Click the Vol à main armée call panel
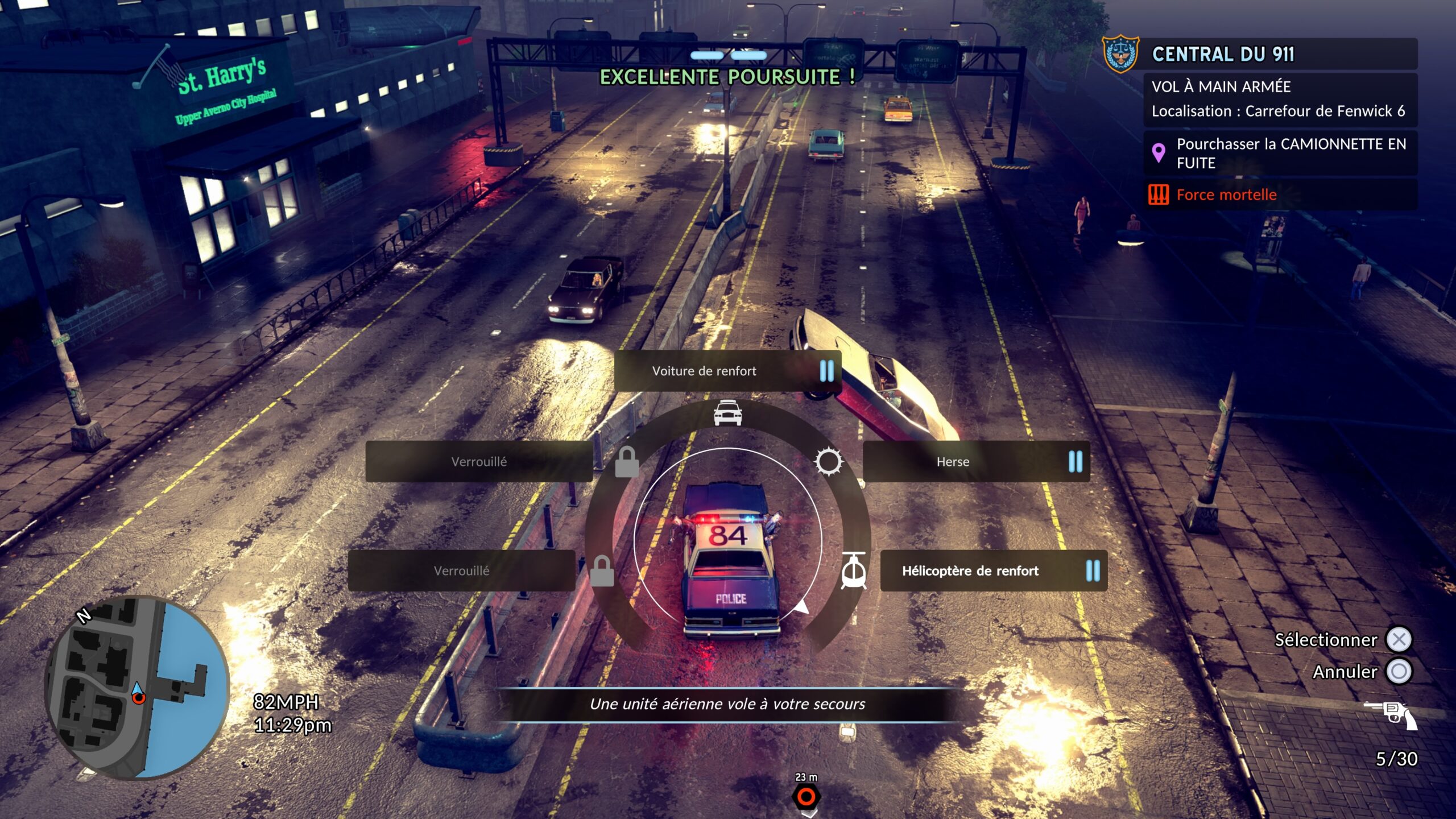The width and height of the screenshot is (1456, 819). click(1280, 99)
